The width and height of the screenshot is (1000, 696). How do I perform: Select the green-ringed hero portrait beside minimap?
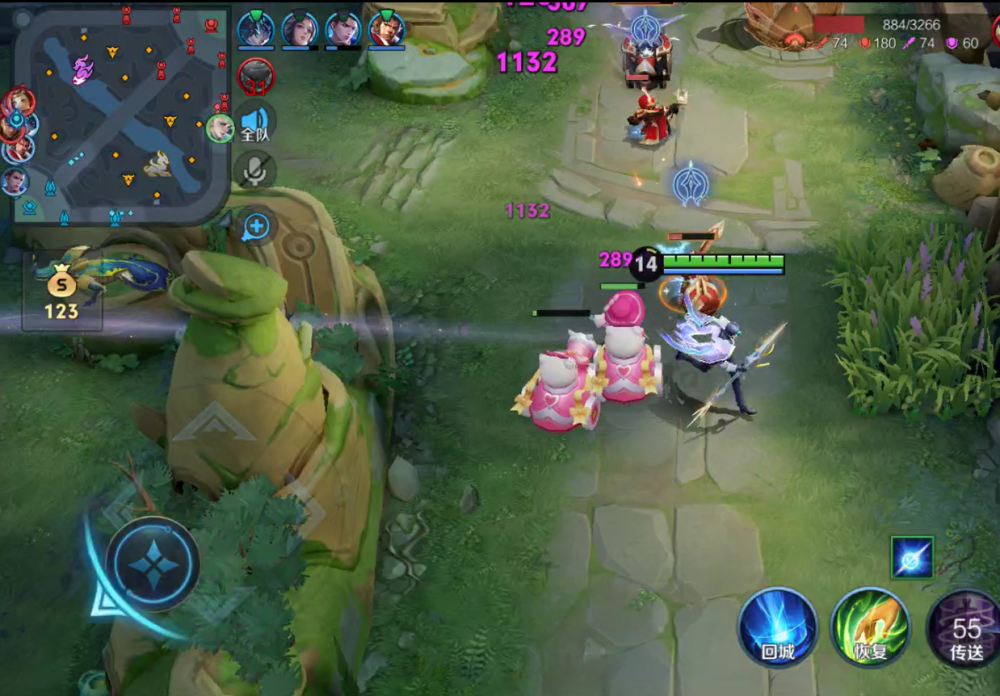[x=220, y=127]
